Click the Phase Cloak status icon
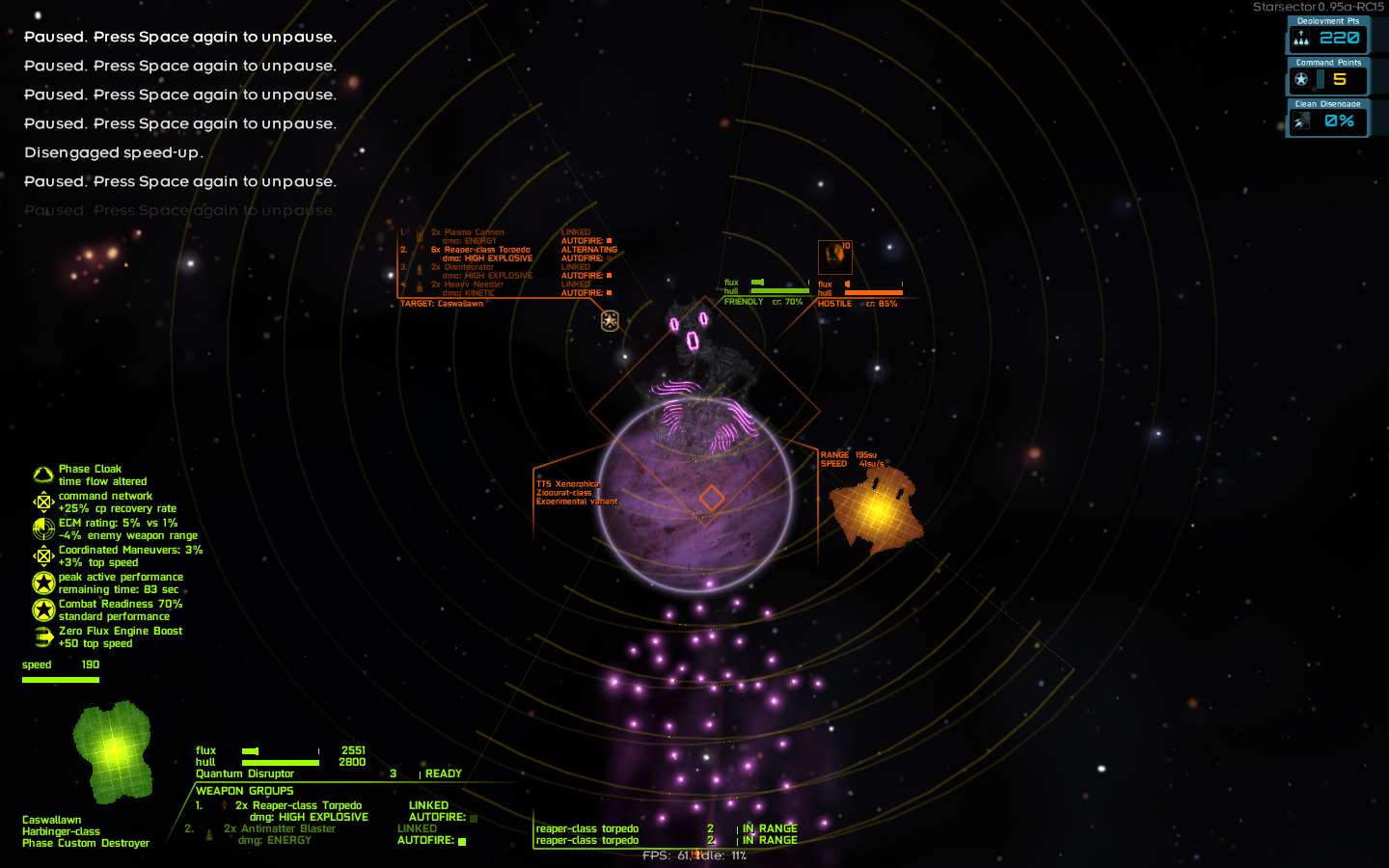Screen dimensions: 1389x868 click(x=42, y=473)
